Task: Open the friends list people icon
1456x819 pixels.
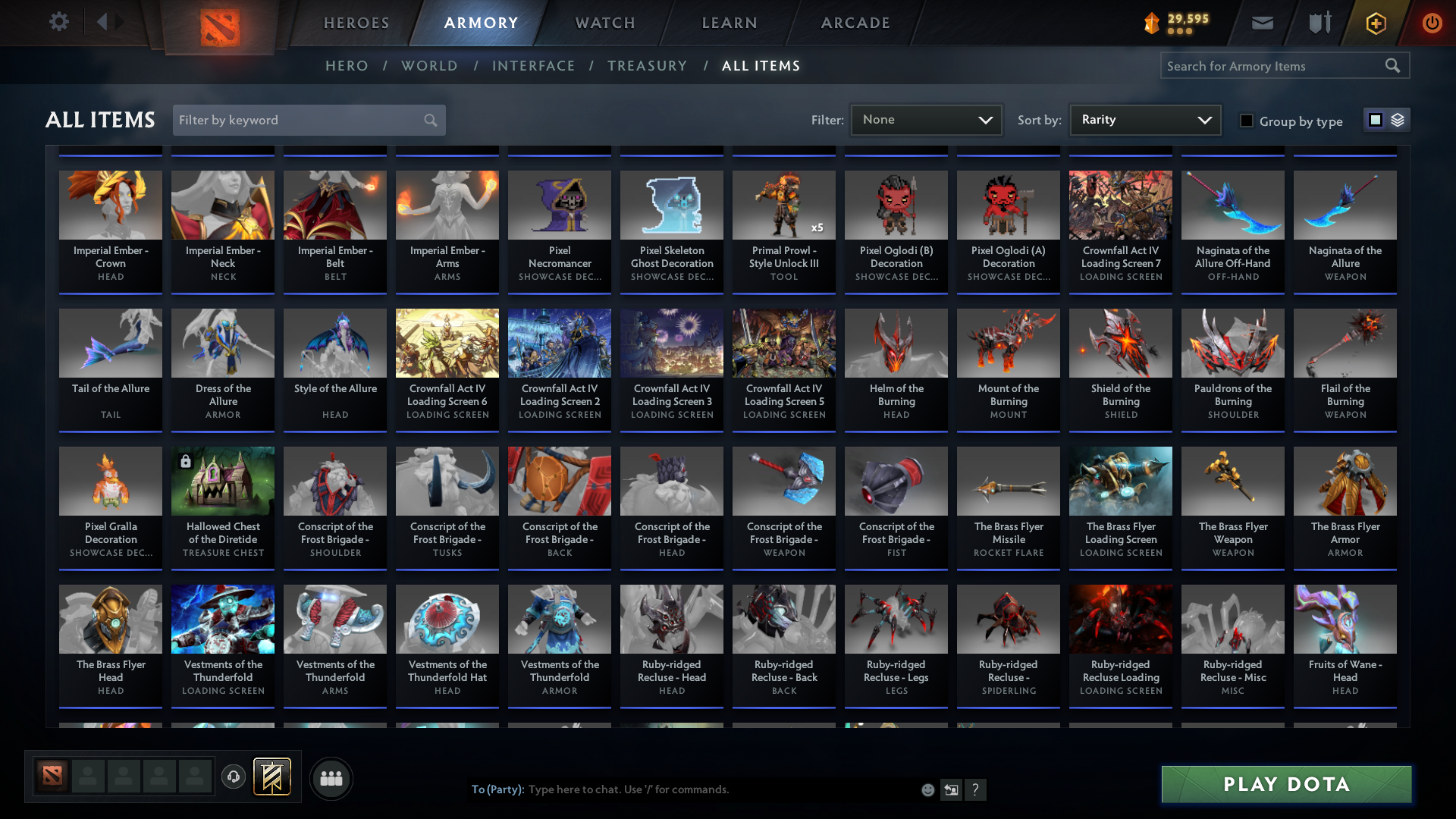Action: pyautogui.click(x=331, y=777)
